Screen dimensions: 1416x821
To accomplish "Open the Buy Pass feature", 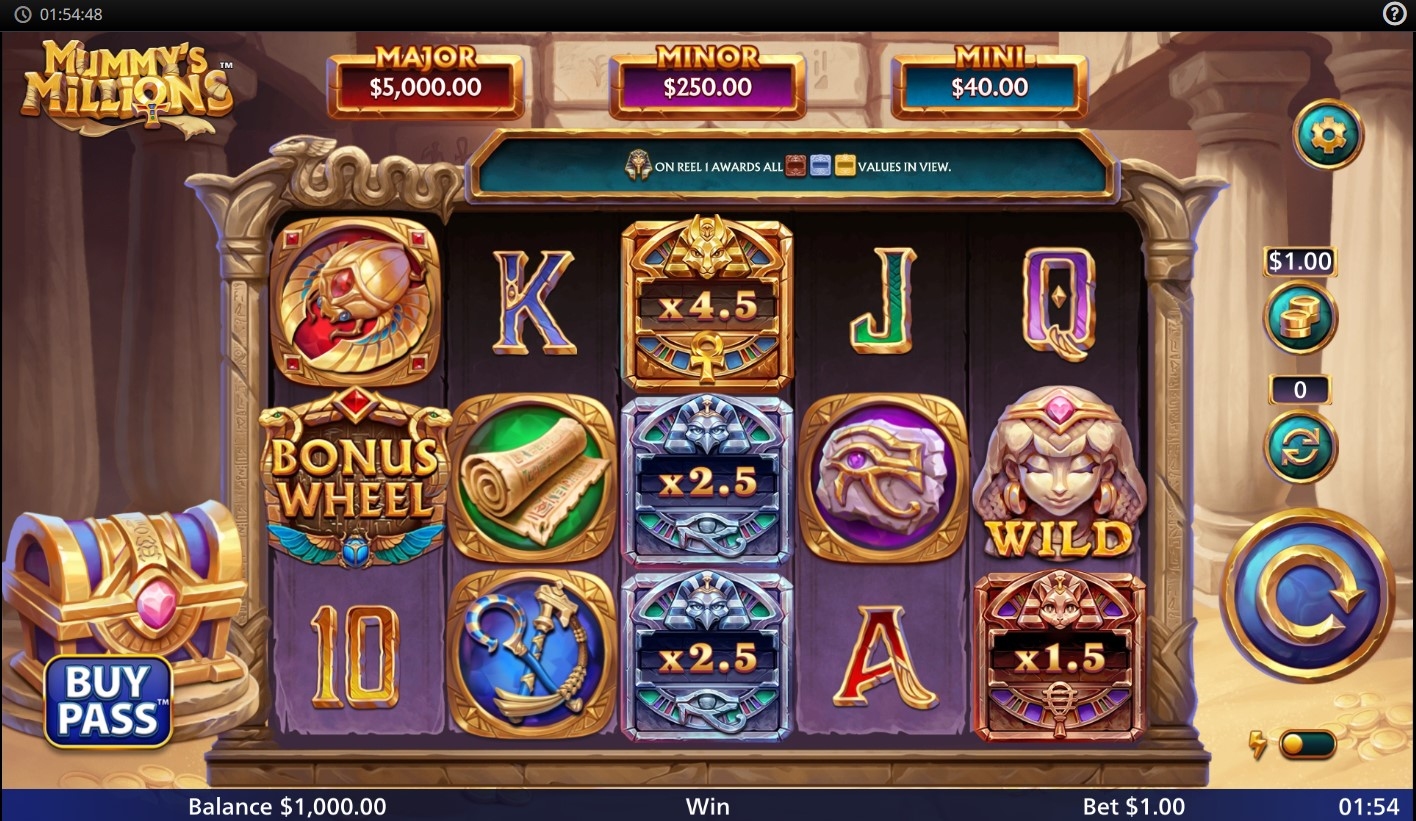I will coord(108,701).
